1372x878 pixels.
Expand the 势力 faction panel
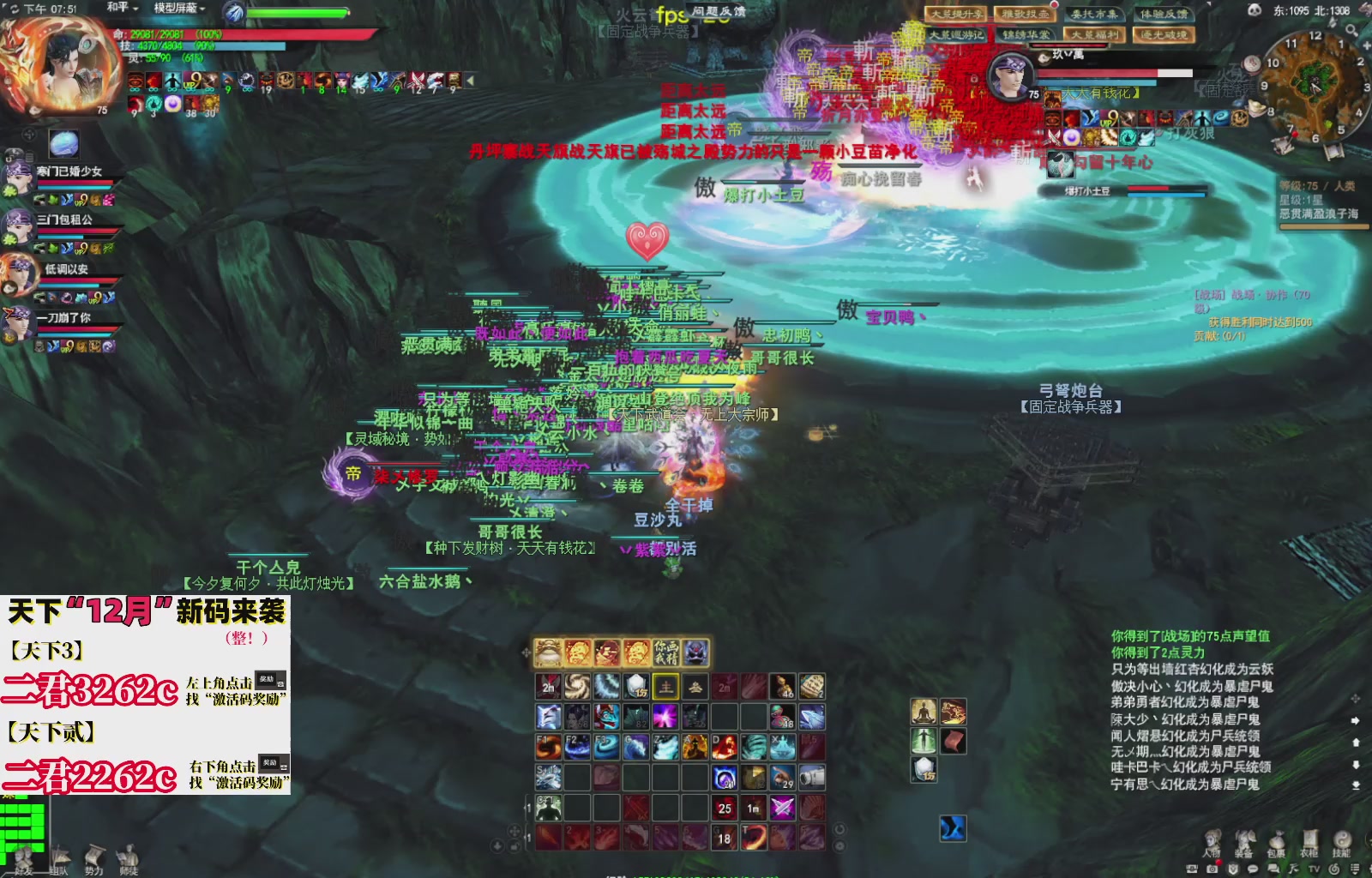coord(95,860)
